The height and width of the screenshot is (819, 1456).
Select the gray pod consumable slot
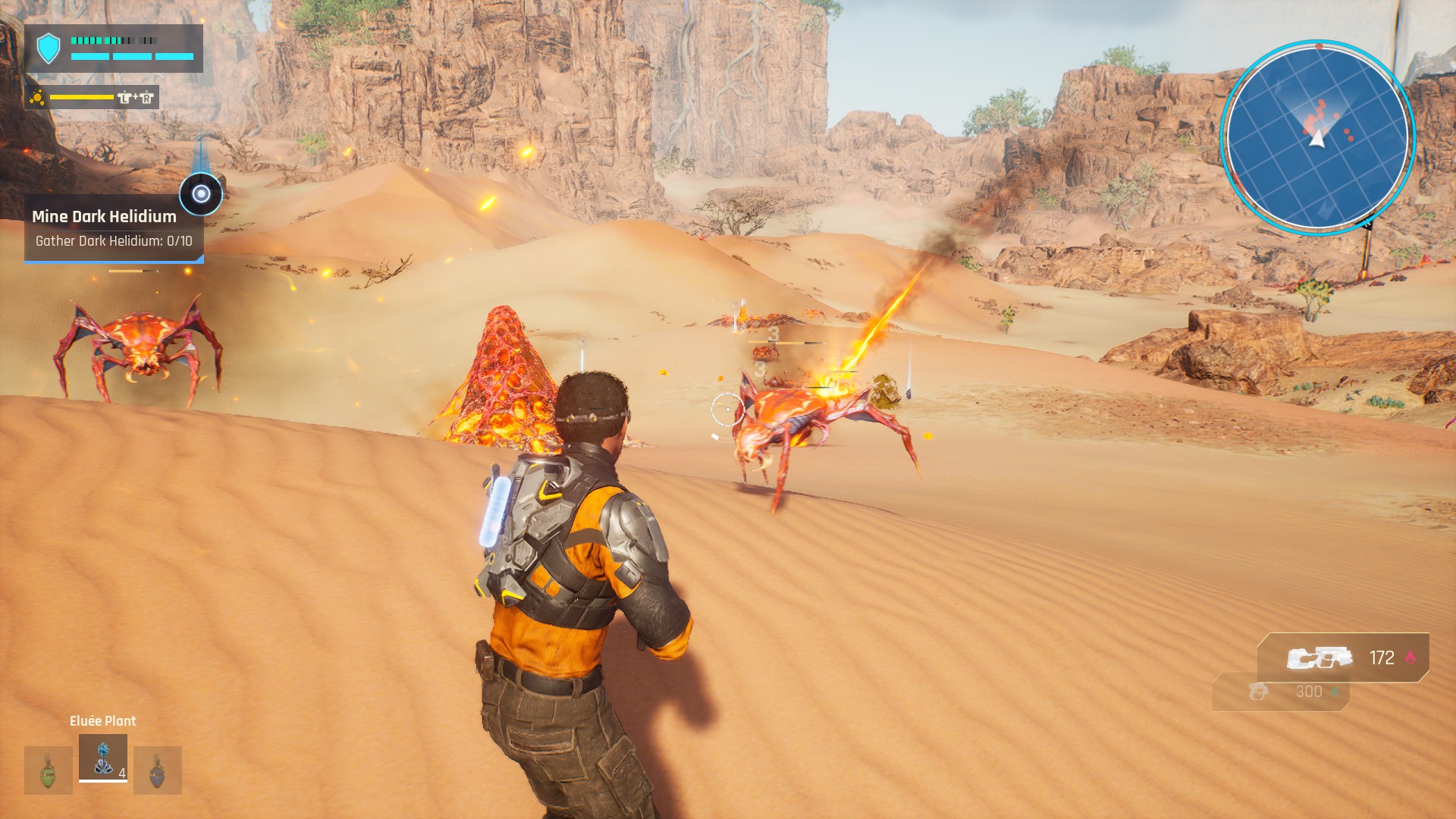pyautogui.click(x=158, y=770)
